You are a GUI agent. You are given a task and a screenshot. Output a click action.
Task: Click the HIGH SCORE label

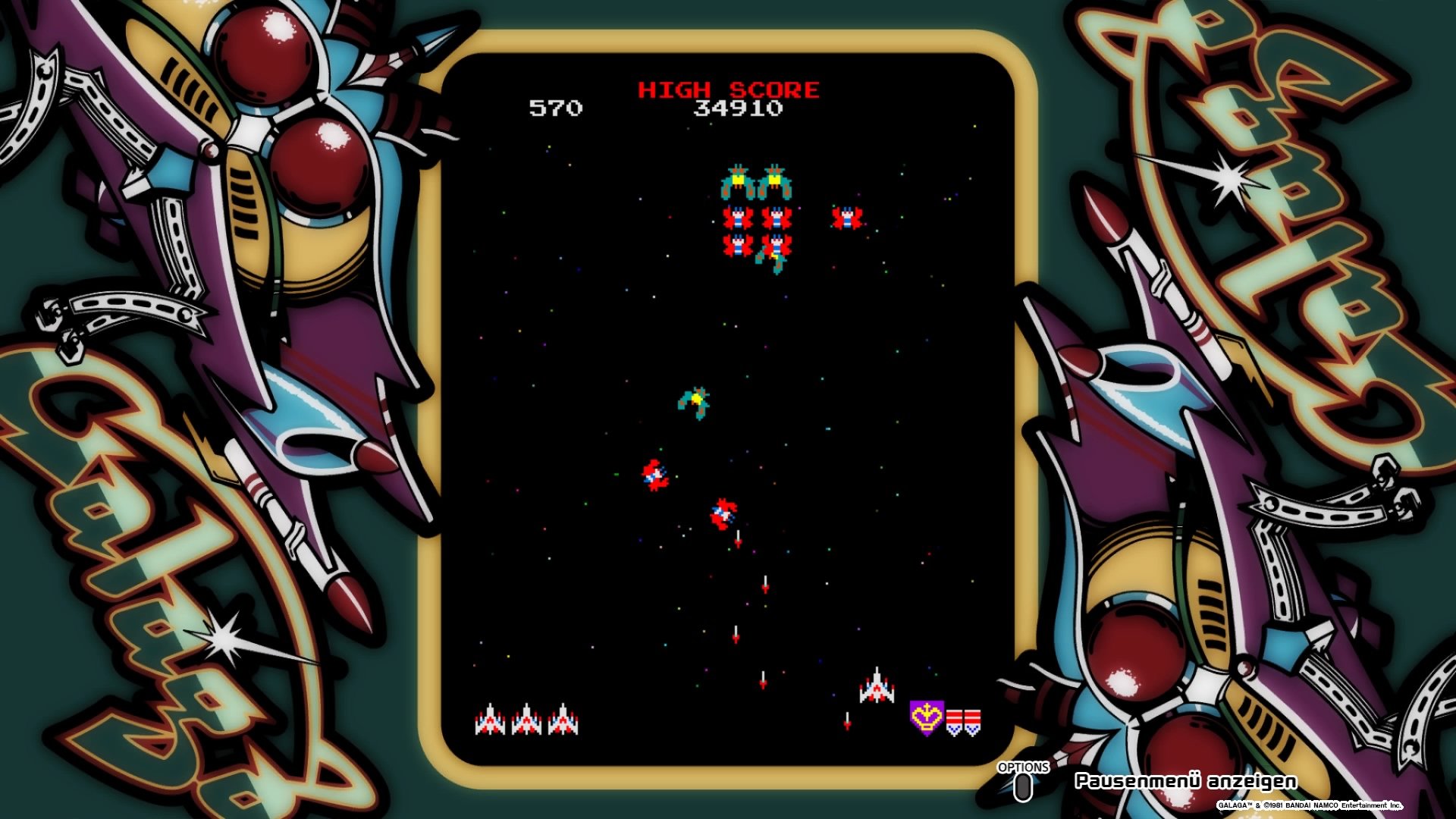pos(728,88)
